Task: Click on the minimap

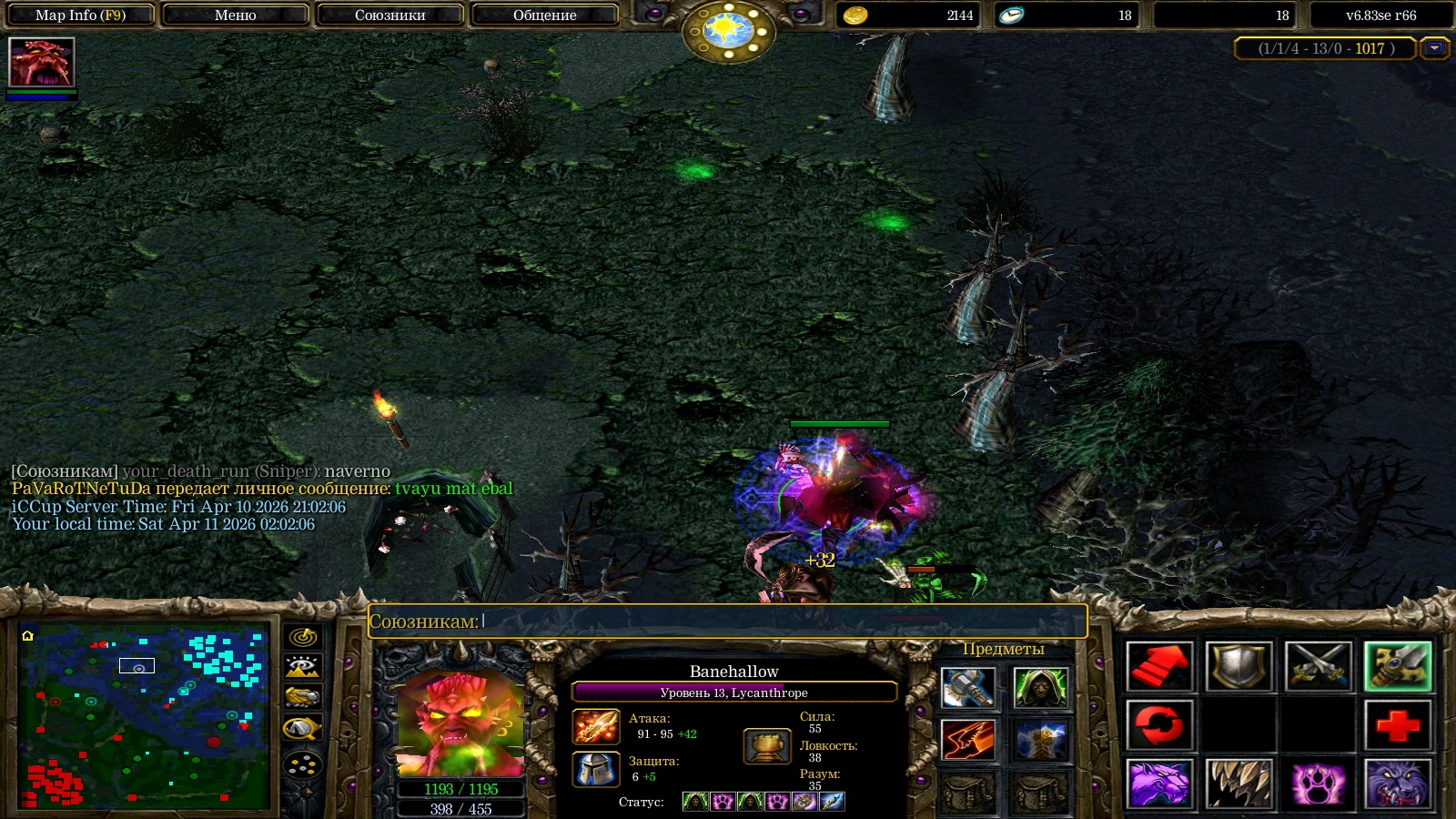Action: [x=144, y=716]
